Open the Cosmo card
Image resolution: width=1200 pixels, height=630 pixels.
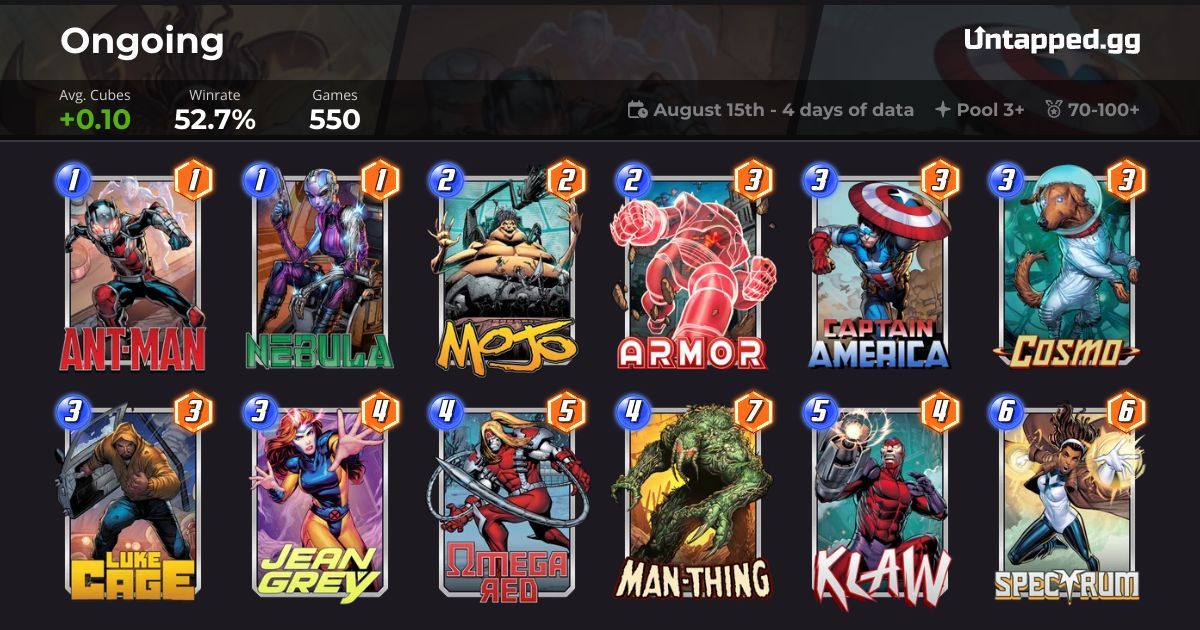(1066, 270)
